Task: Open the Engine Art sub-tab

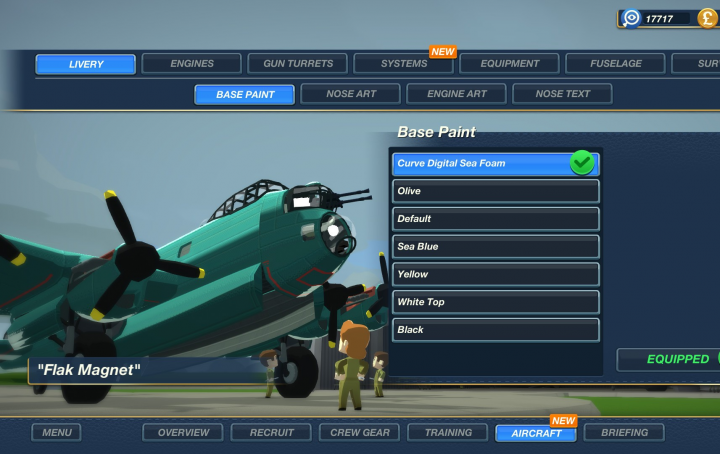Action: click(457, 94)
